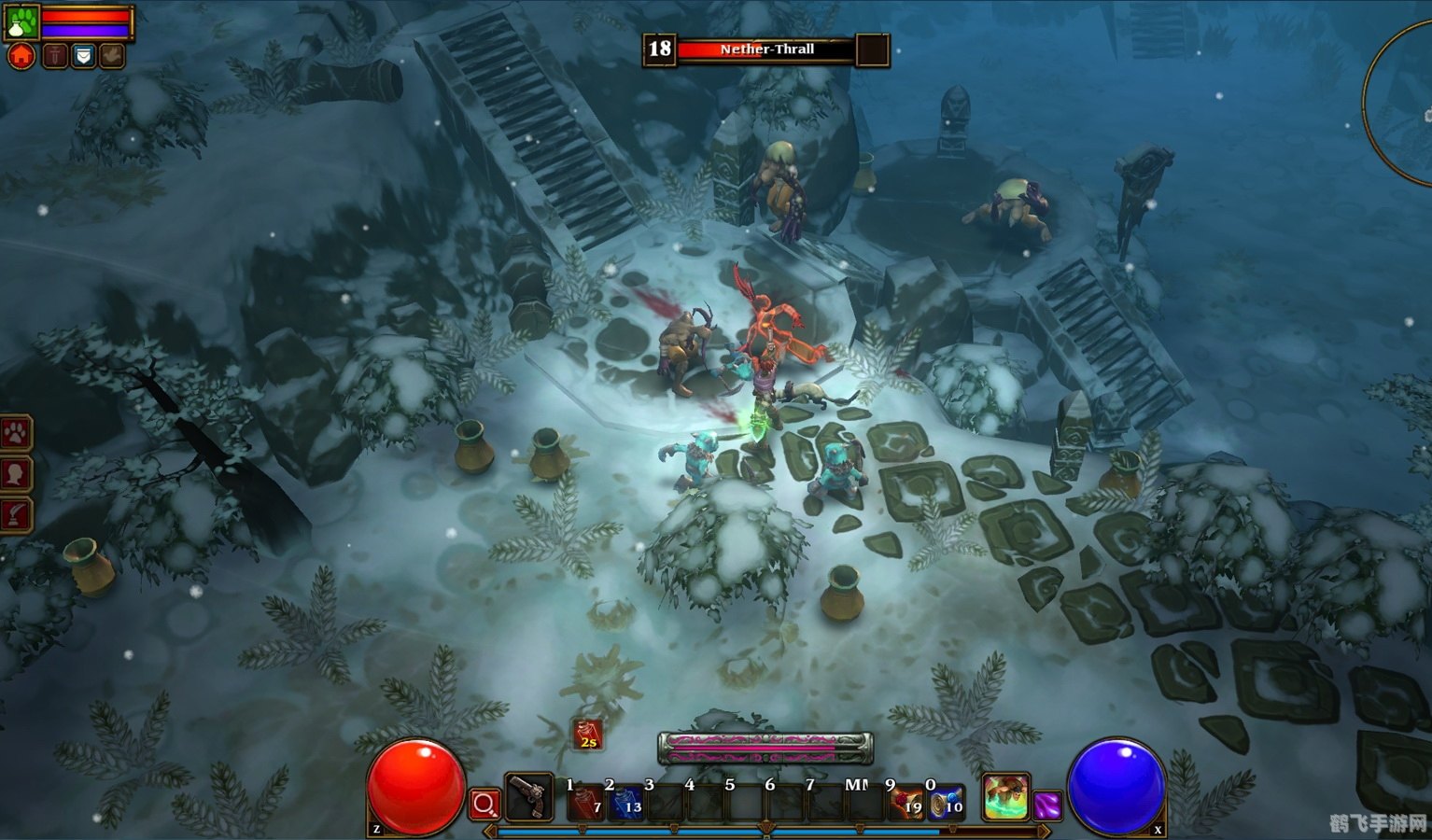Open the character head silhouette tab
Image resolution: width=1432 pixels, height=840 pixels.
point(16,473)
